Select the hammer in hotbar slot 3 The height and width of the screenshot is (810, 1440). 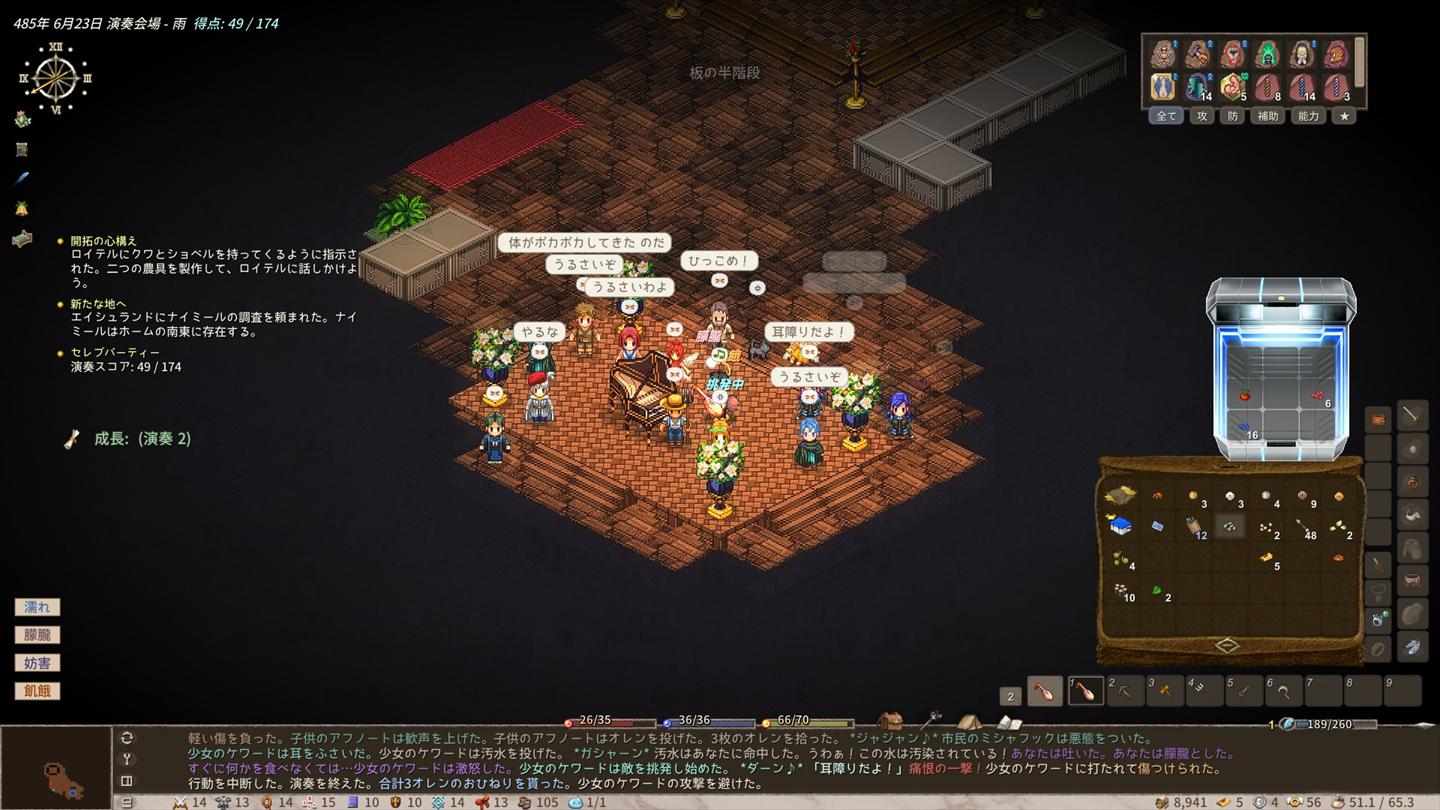click(1165, 691)
